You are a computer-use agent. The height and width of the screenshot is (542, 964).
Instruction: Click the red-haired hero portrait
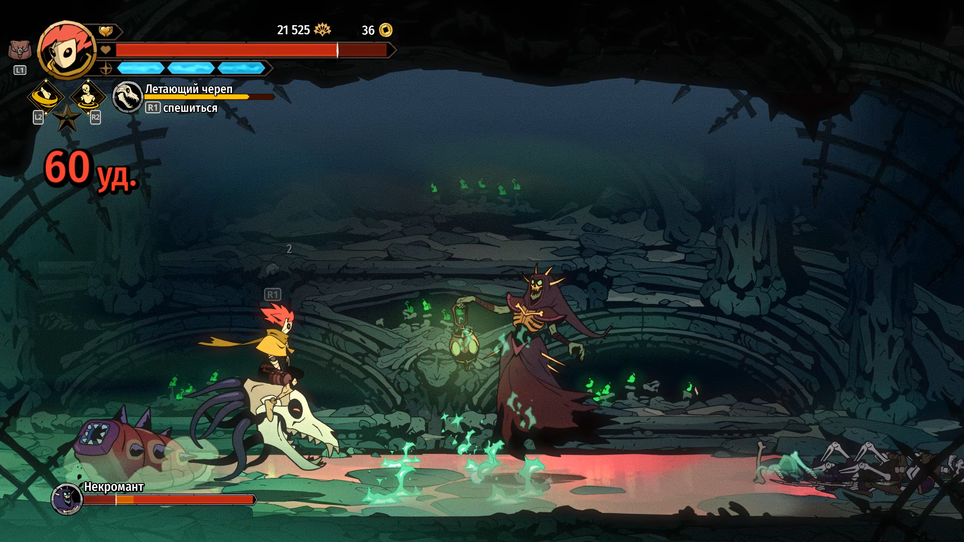66,48
